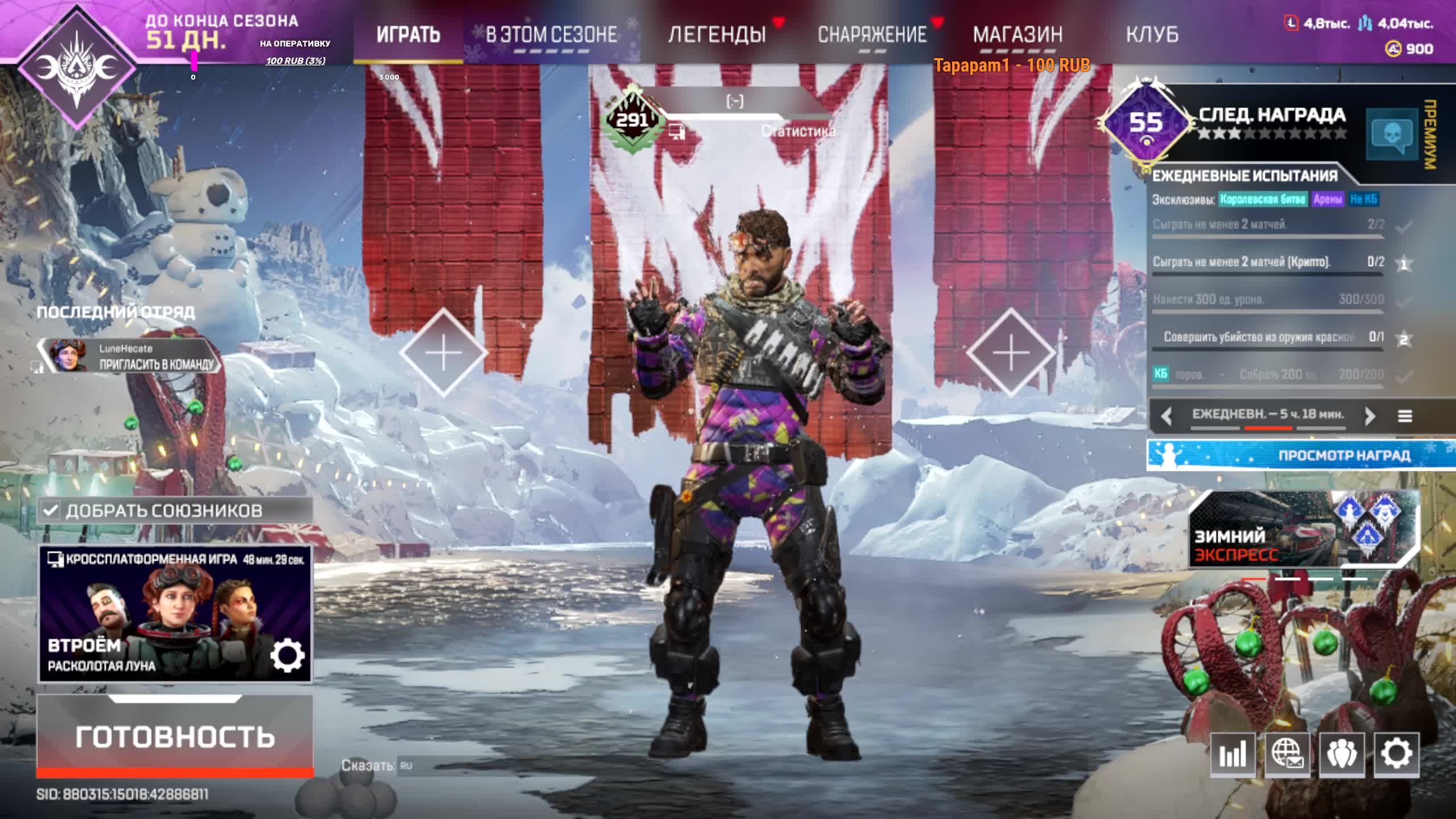Click the Статистика button under the player banner
The height and width of the screenshot is (819, 1456).
coord(798,132)
